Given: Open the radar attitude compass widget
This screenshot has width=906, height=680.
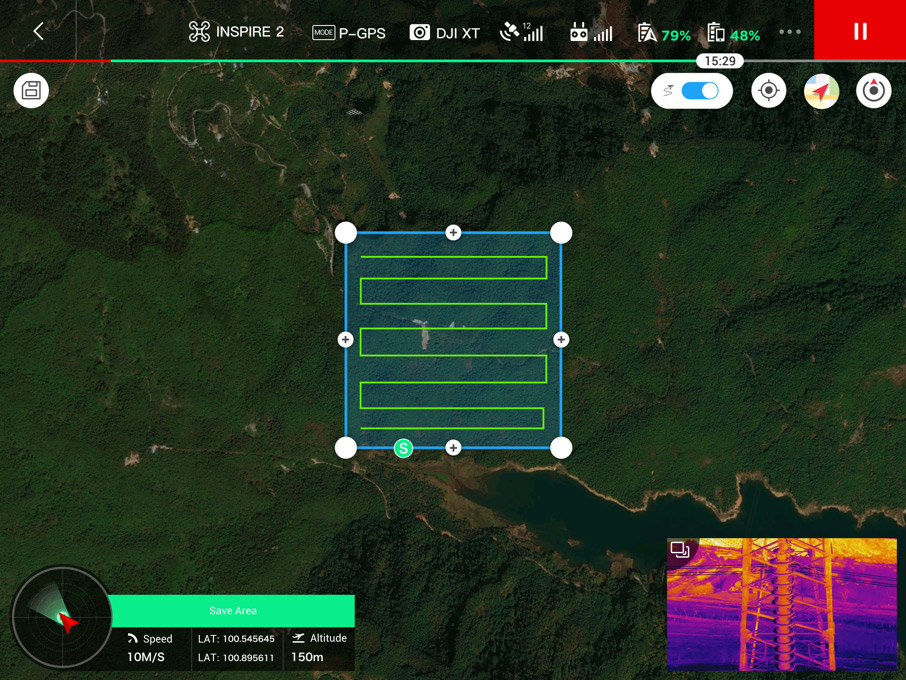Looking at the screenshot, I should point(61,618).
